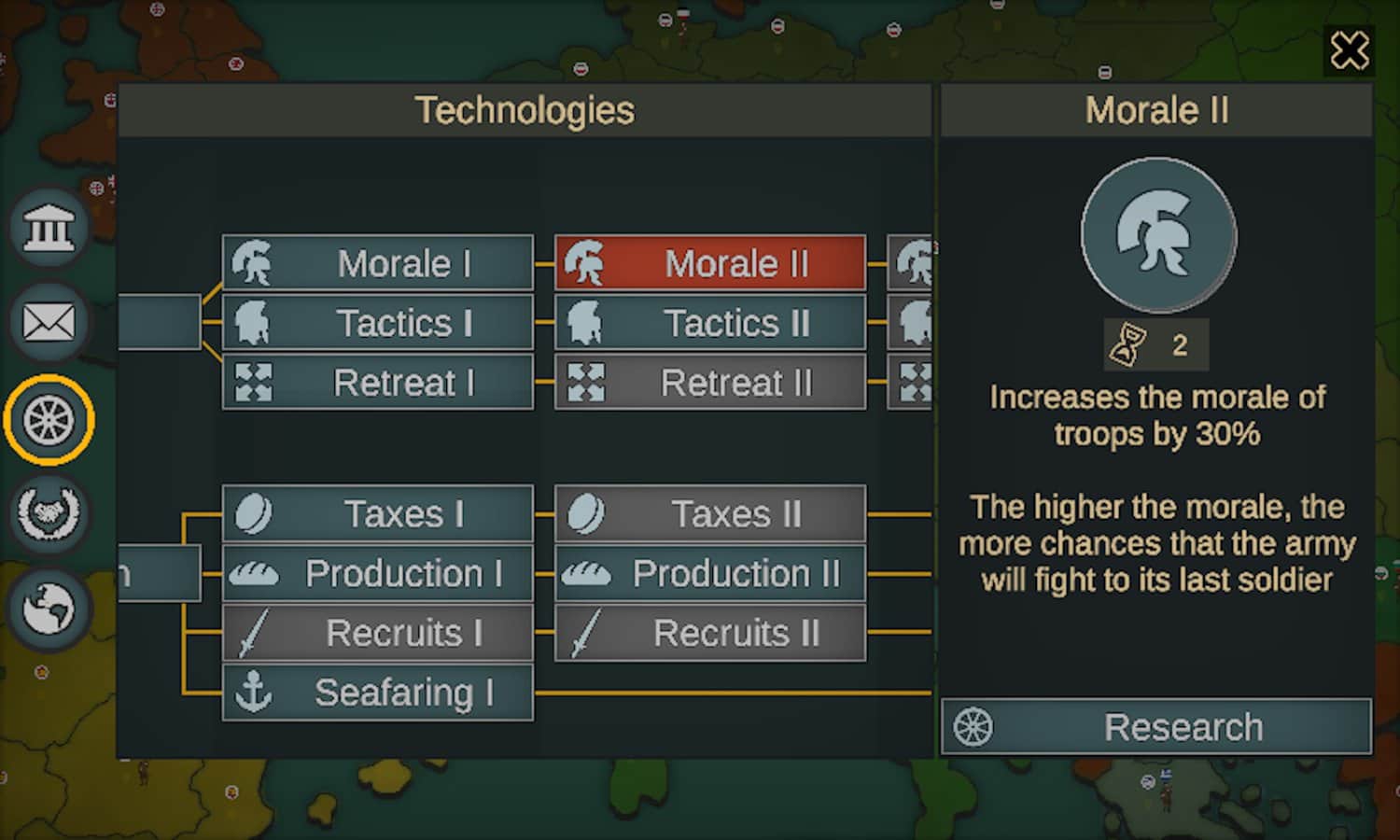Open the laurel wreath menu icon

(49, 513)
